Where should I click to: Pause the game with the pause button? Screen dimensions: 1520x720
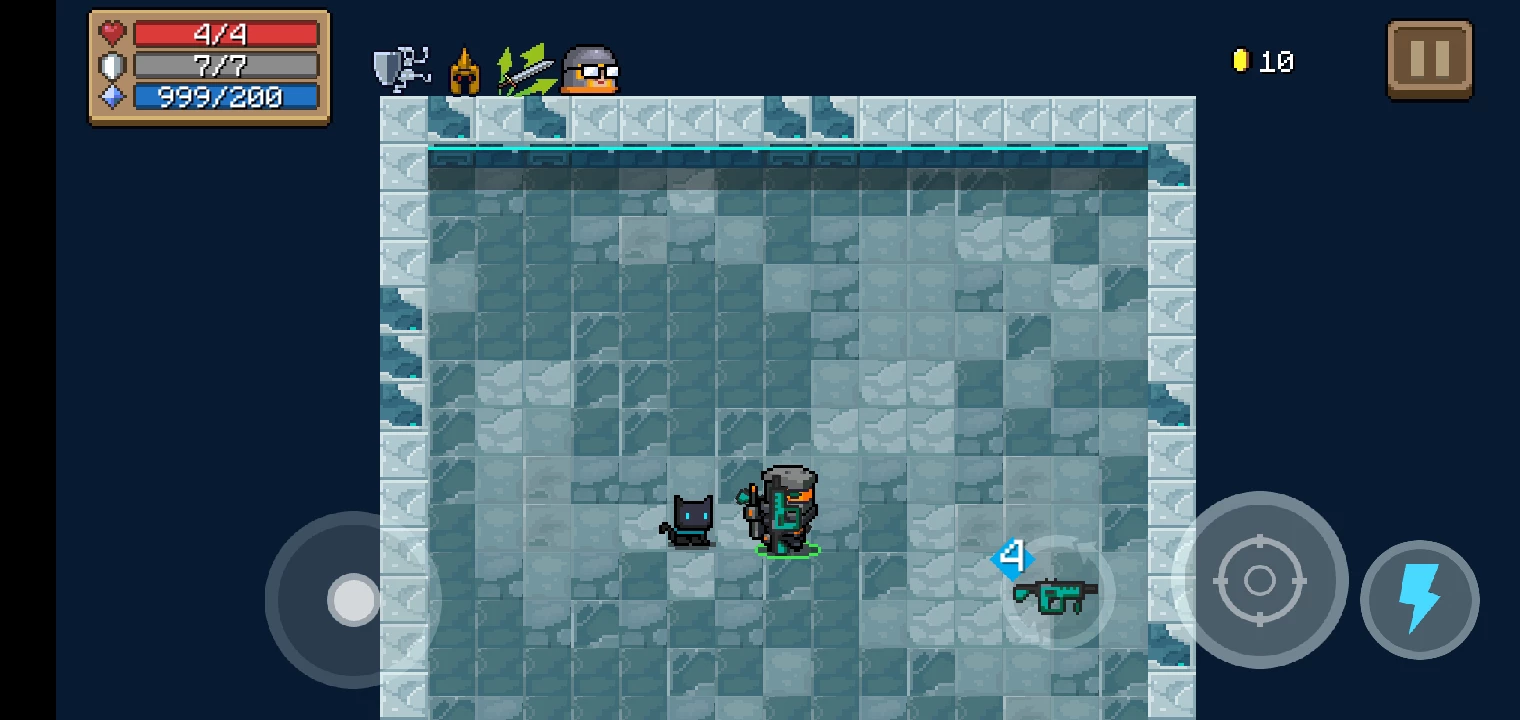click(1429, 60)
